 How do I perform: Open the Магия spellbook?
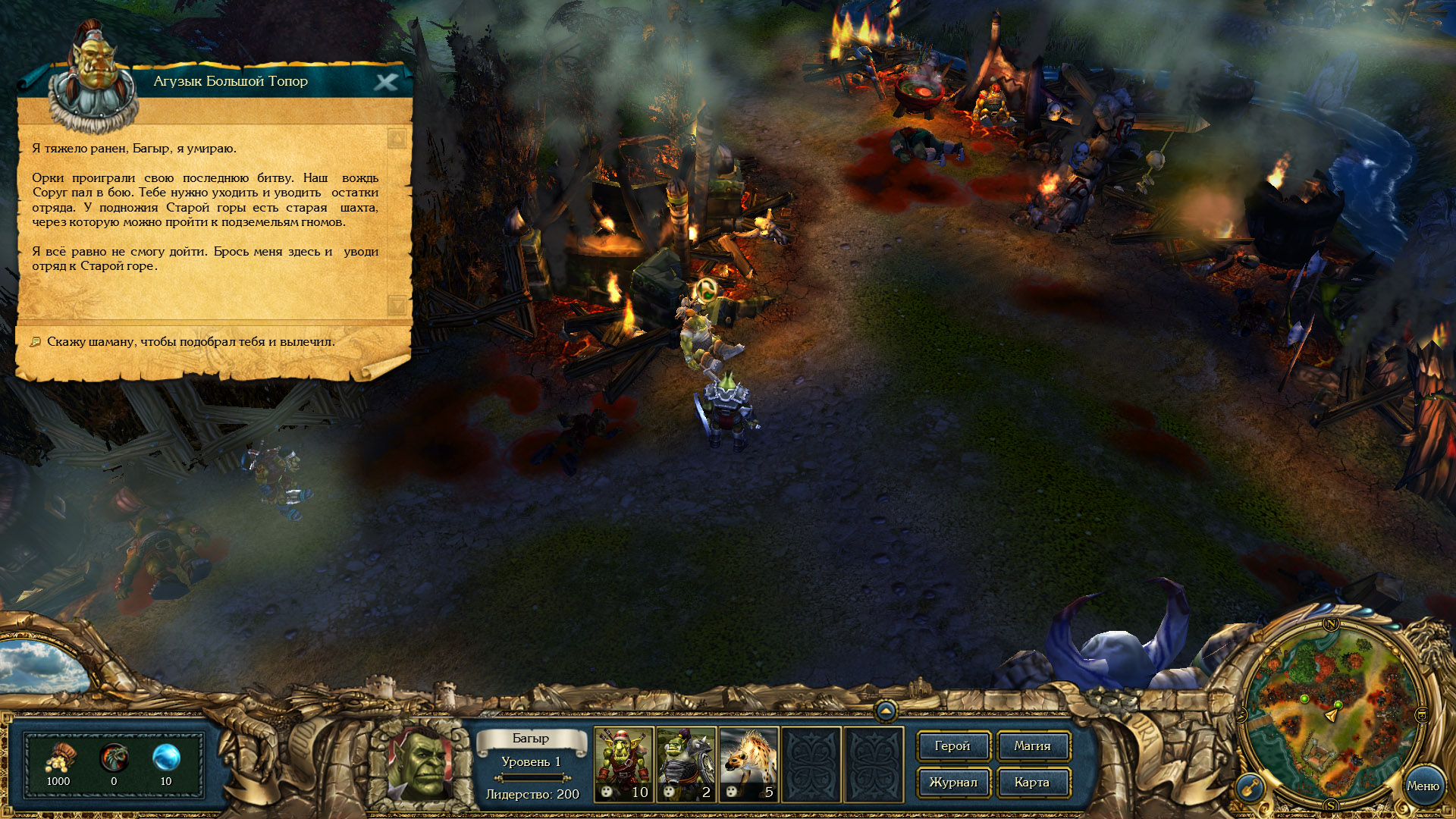coord(1032,746)
